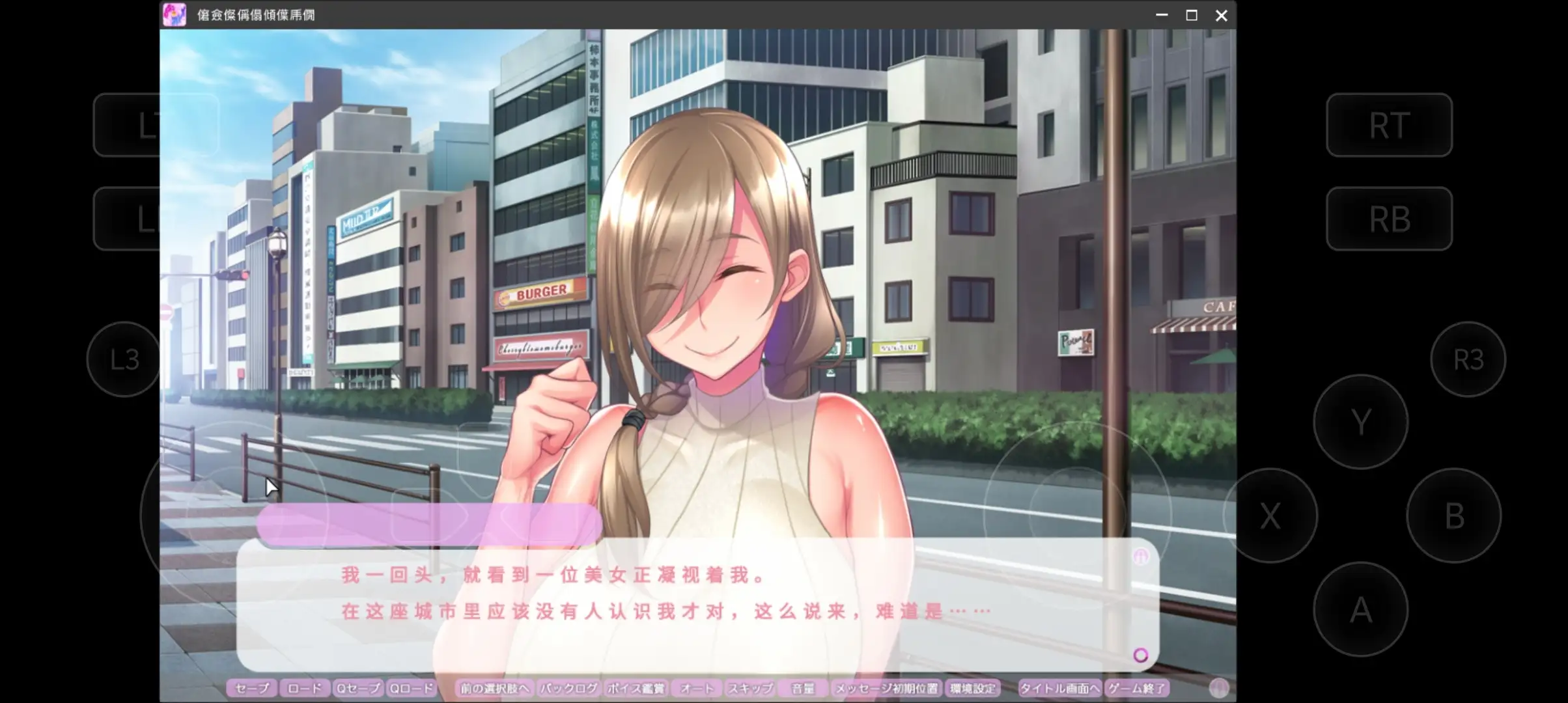Image resolution: width=1568 pixels, height=703 pixels.
Task: Quick load with the Qロード button
Action: coord(411,688)
